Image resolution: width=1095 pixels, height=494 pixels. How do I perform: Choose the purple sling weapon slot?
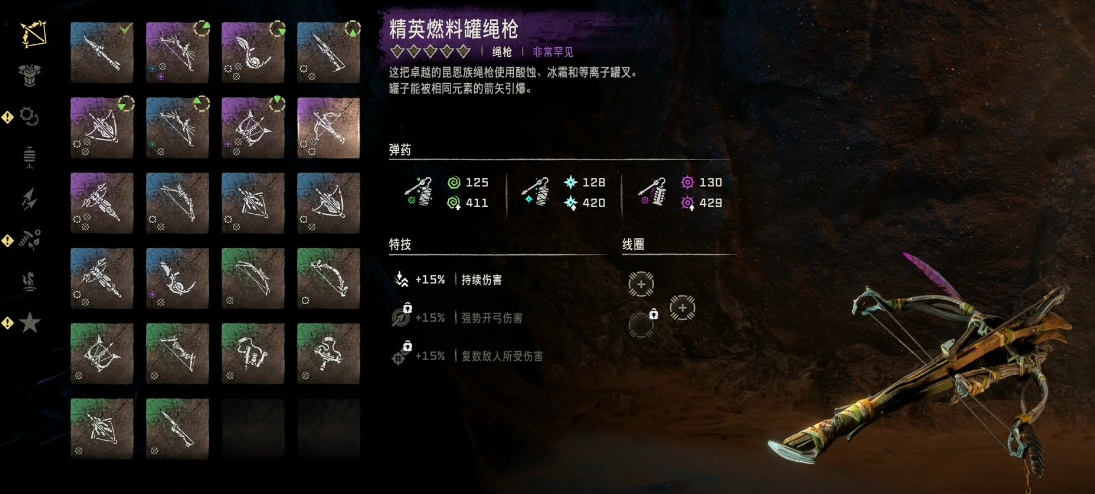coord(253,52)
